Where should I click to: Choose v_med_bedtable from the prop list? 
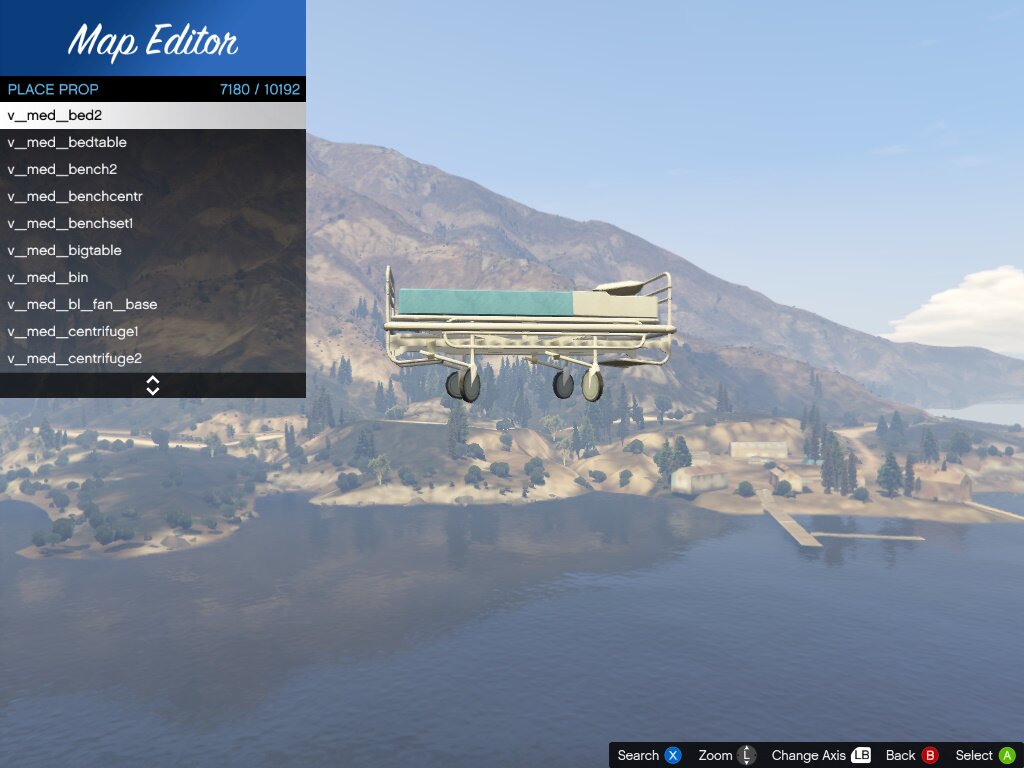tap(153, 143)
